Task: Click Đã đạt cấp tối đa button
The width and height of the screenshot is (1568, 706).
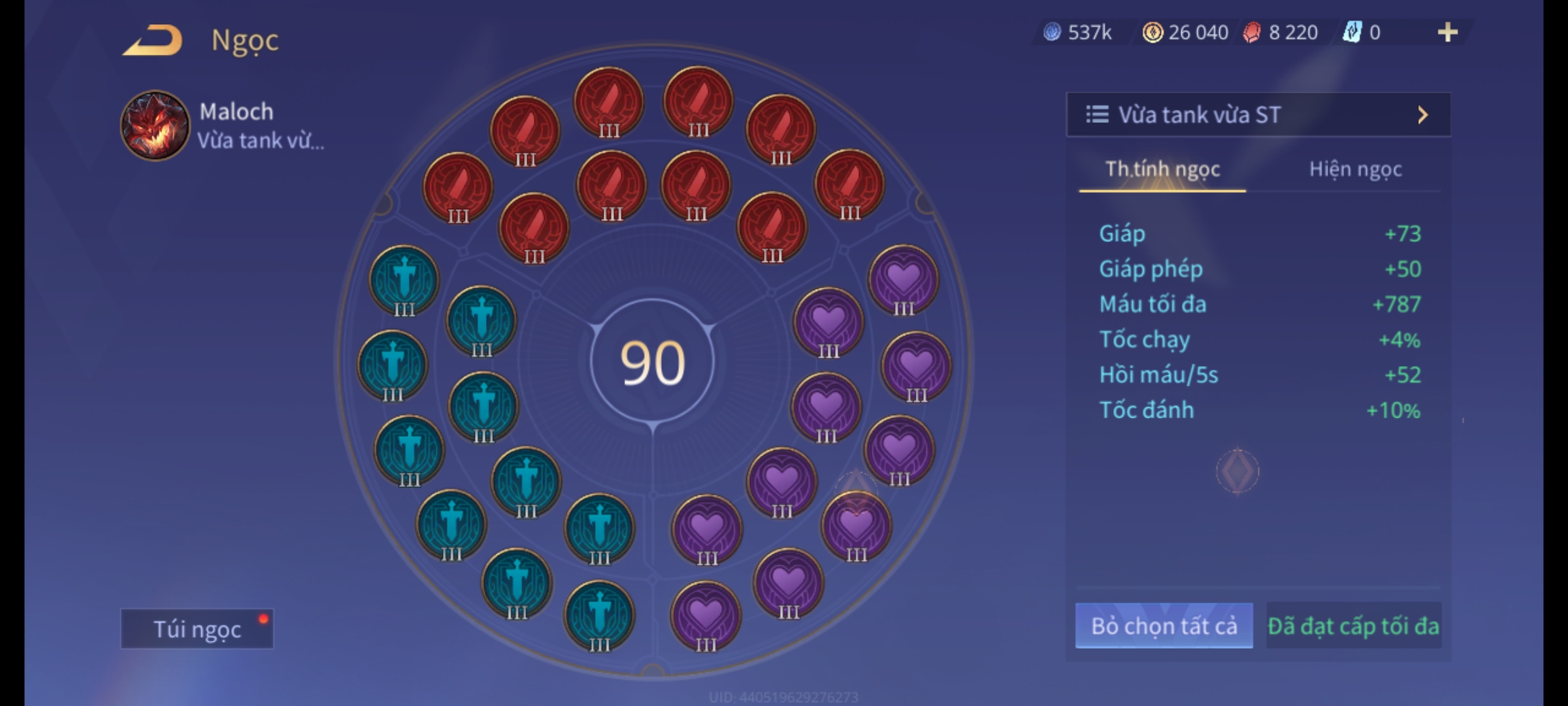Action: click(1353, 626)
